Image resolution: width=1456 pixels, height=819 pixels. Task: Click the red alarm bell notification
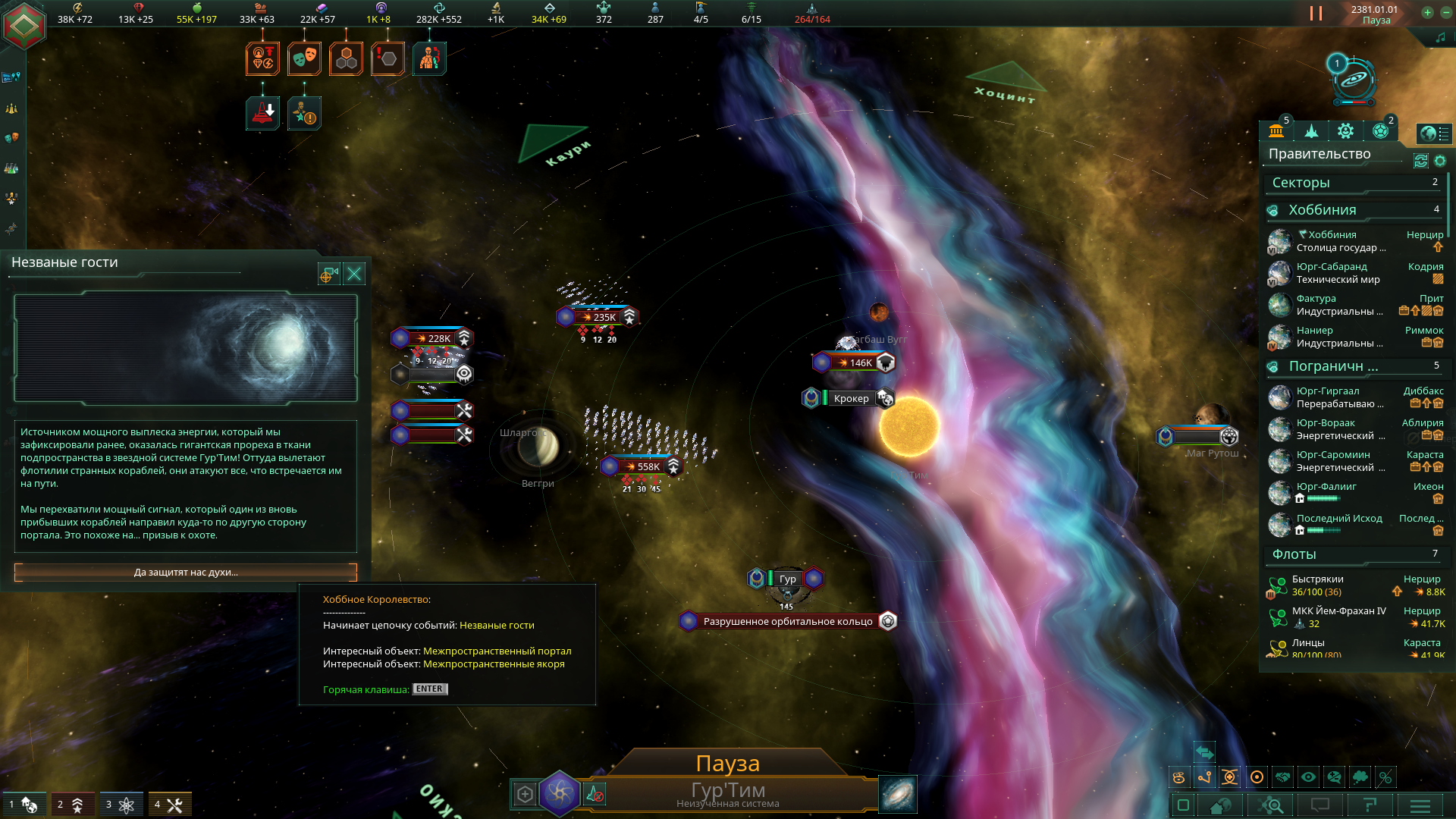pos(263,114)
